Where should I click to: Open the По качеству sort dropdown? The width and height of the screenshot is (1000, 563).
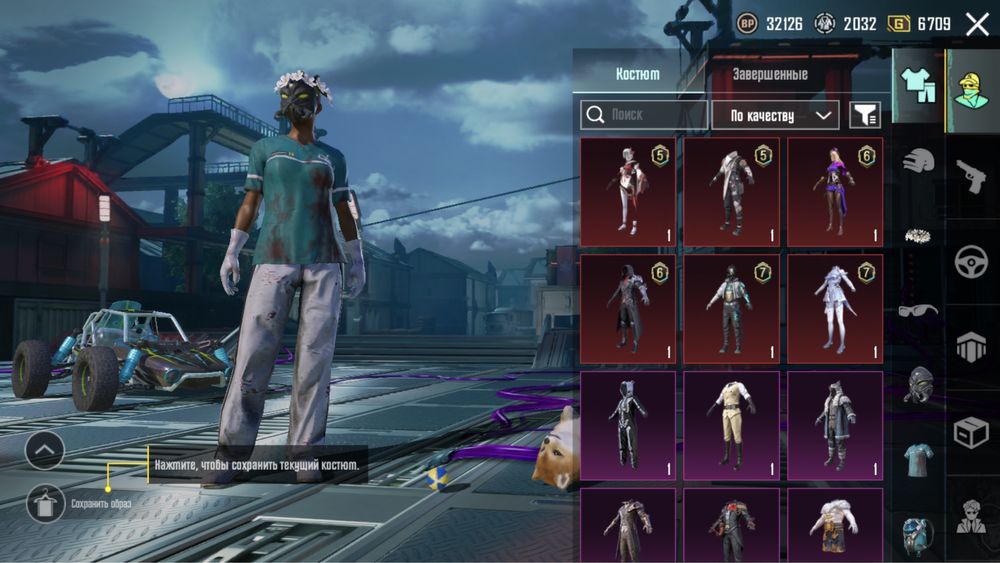pyautogui.click(x=775, y=115)
